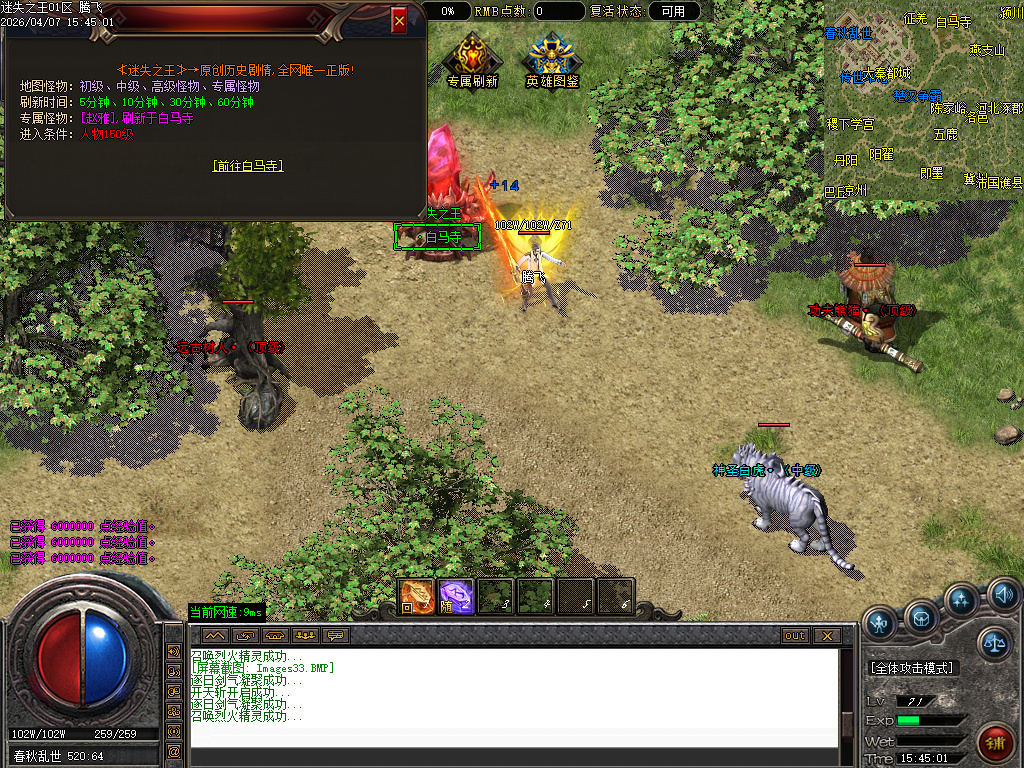Open the balance scales trade button
The height and width of the screenshot is (768, 1024).
[994, 642]
